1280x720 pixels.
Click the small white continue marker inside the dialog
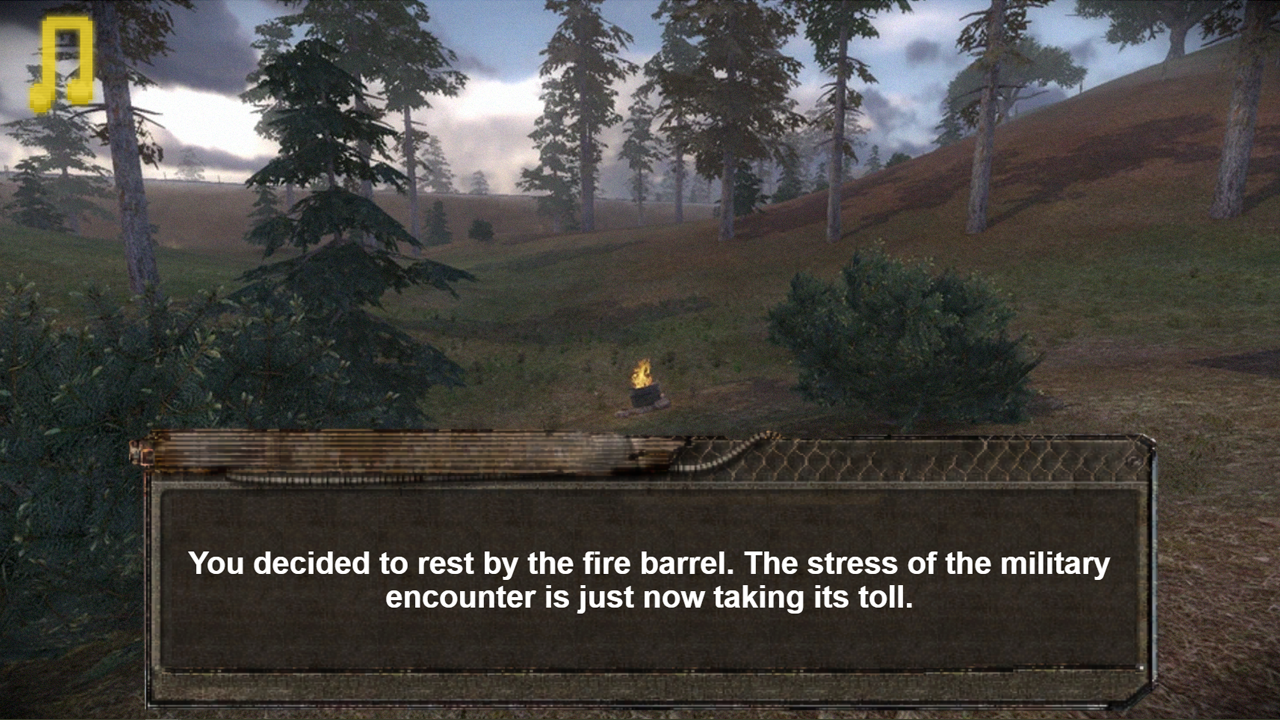coord(1141,668)
